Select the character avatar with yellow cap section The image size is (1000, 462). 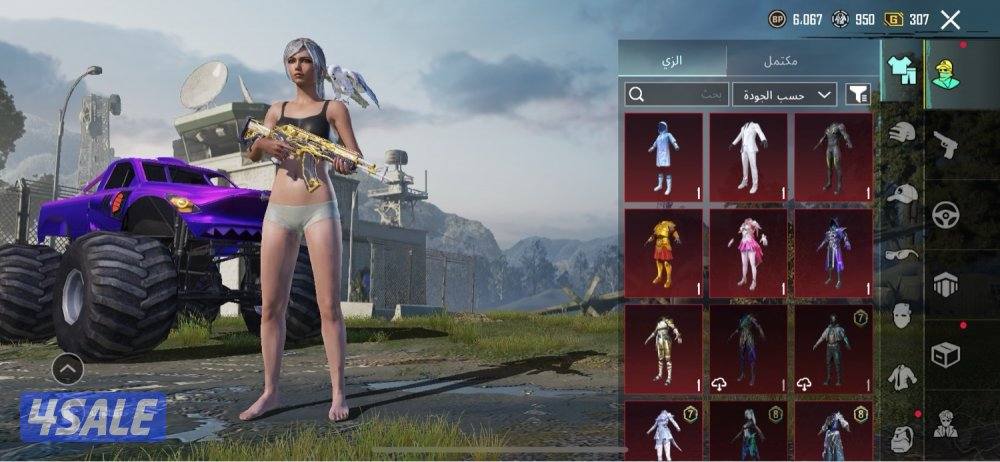tap(946, 74)
